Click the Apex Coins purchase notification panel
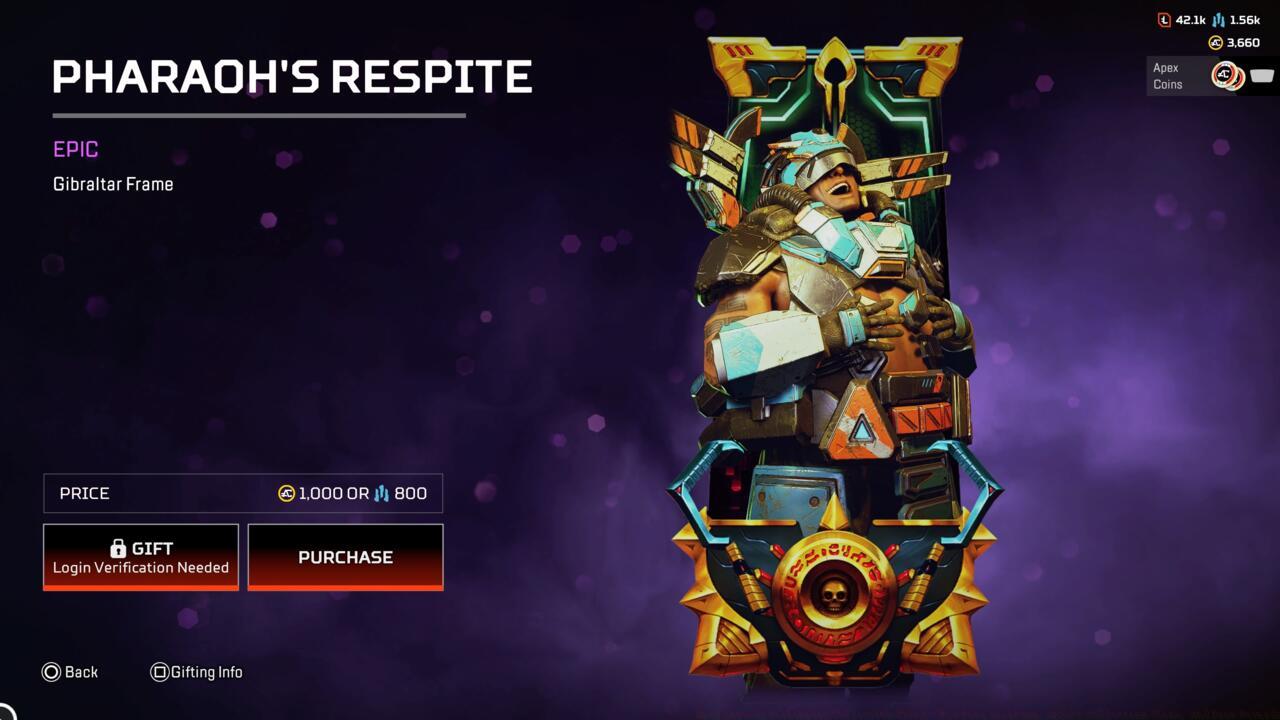 1210,75
